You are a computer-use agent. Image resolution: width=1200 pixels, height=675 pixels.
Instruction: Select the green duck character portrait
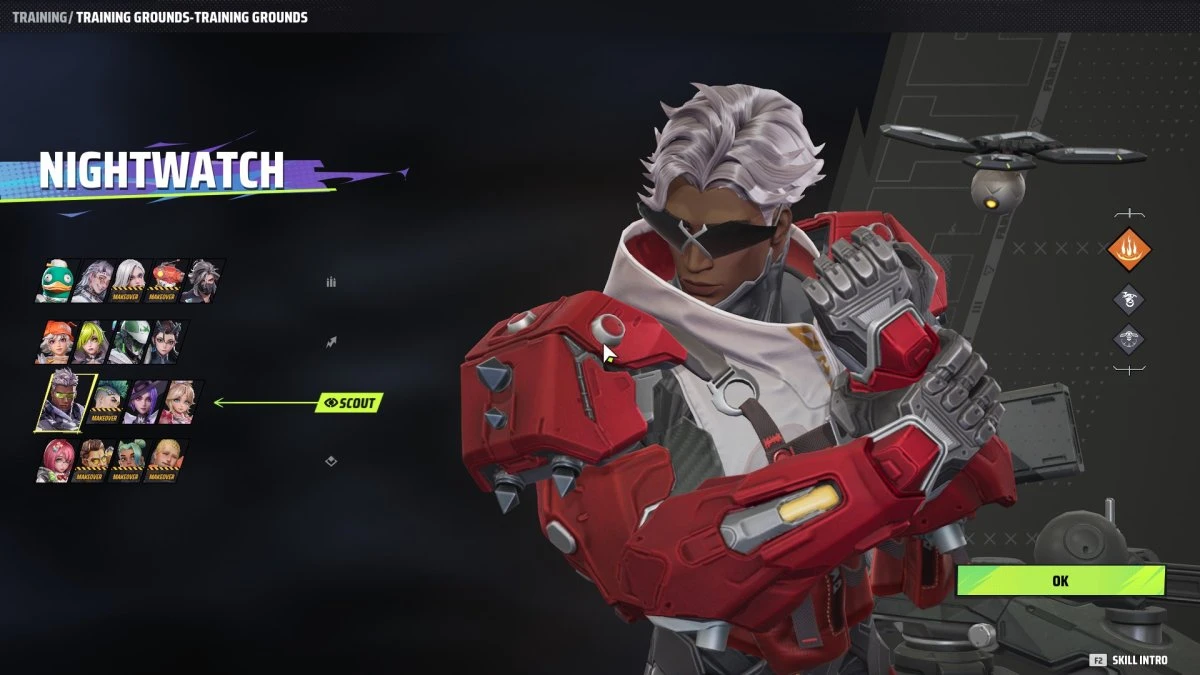click(x=58, y=281)
